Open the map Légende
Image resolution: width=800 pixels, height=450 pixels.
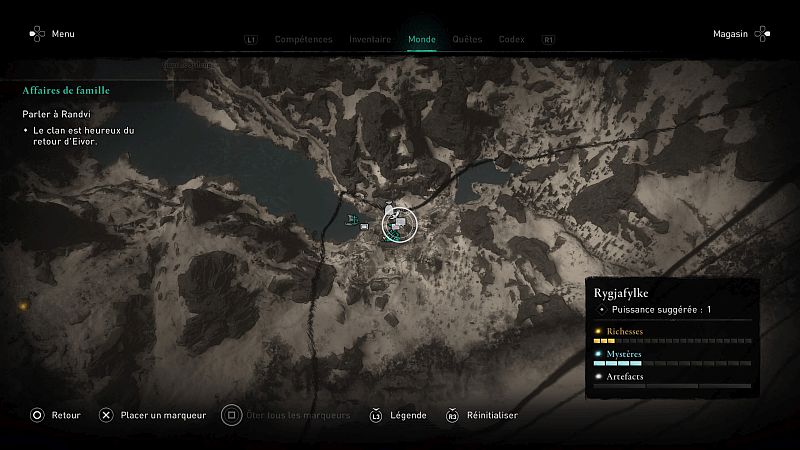pyautogui.click(x=399, y=415)
